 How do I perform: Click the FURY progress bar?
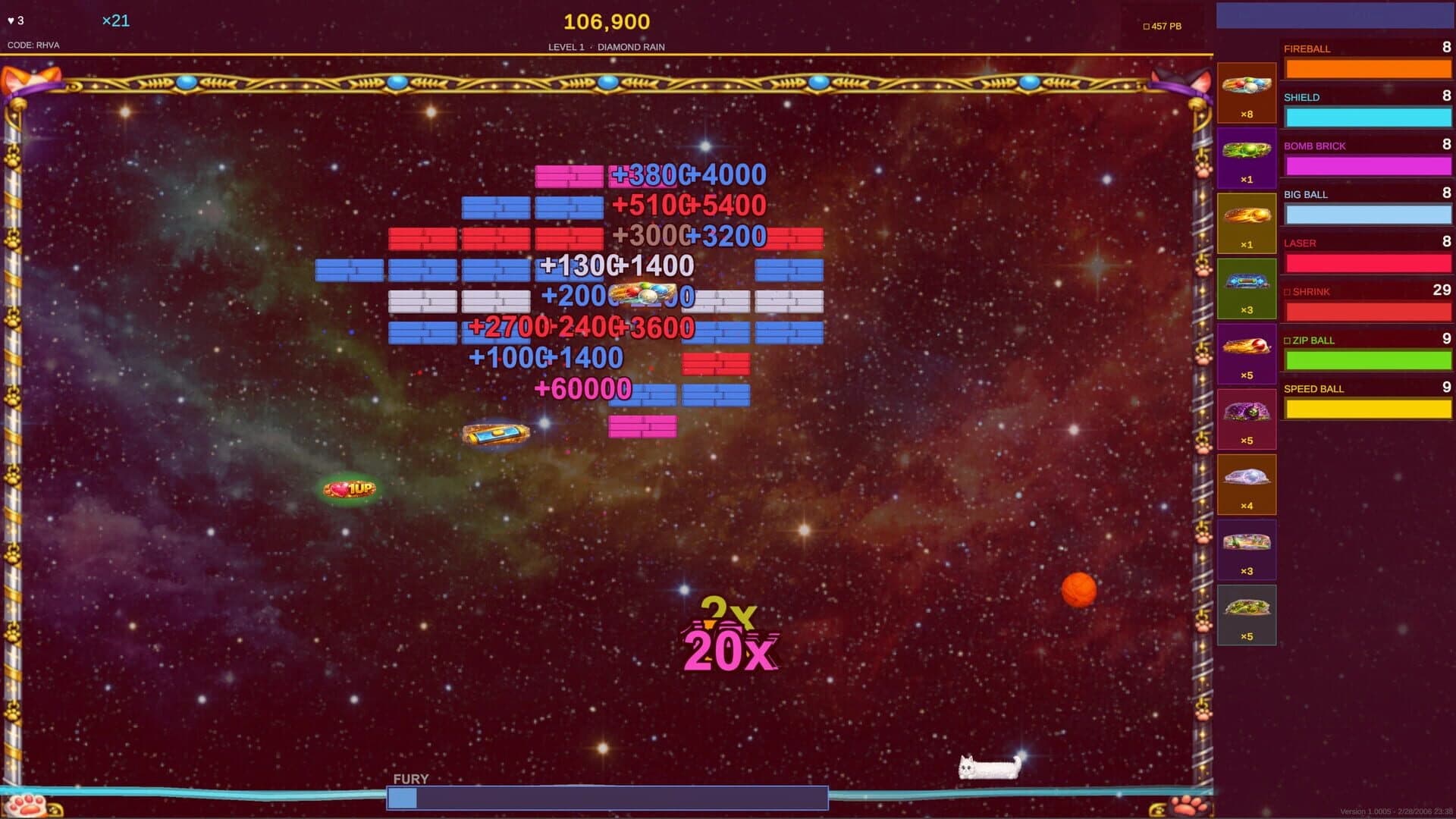pos(607,798)
